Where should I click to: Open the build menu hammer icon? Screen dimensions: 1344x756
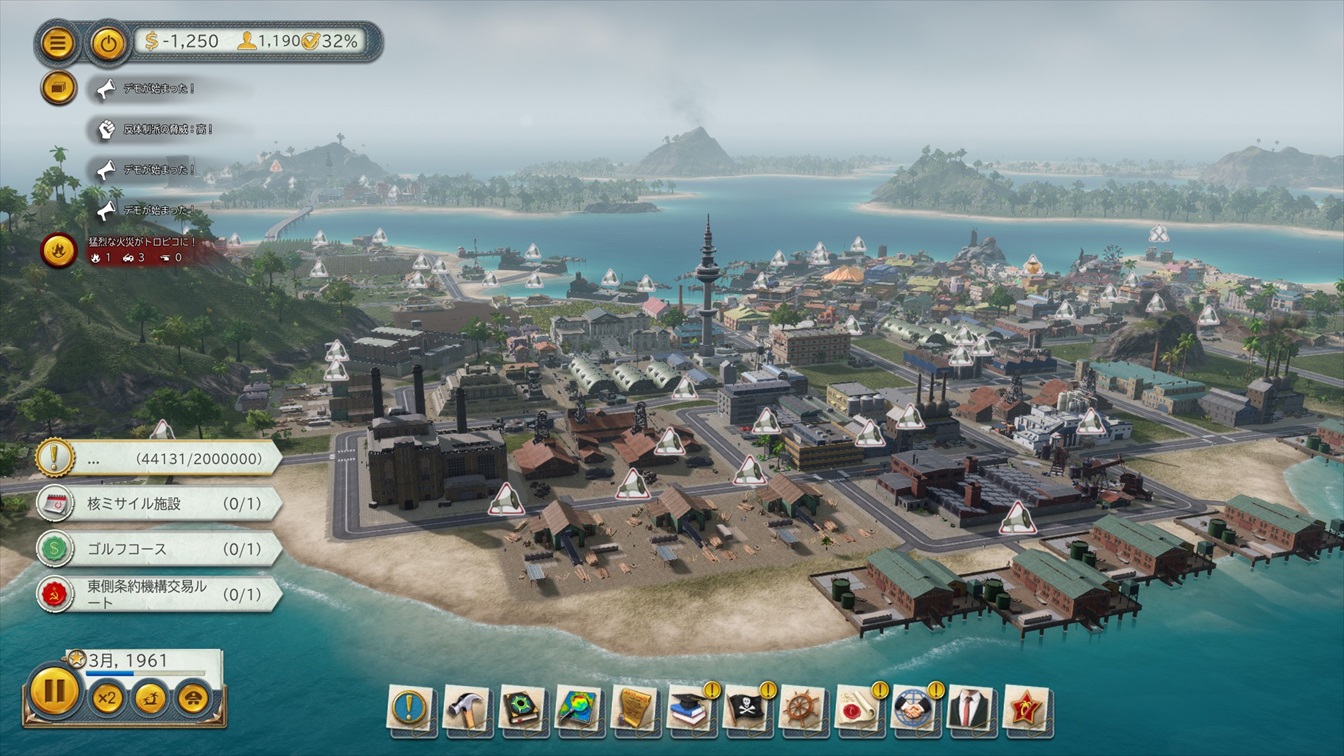point(466,708)
